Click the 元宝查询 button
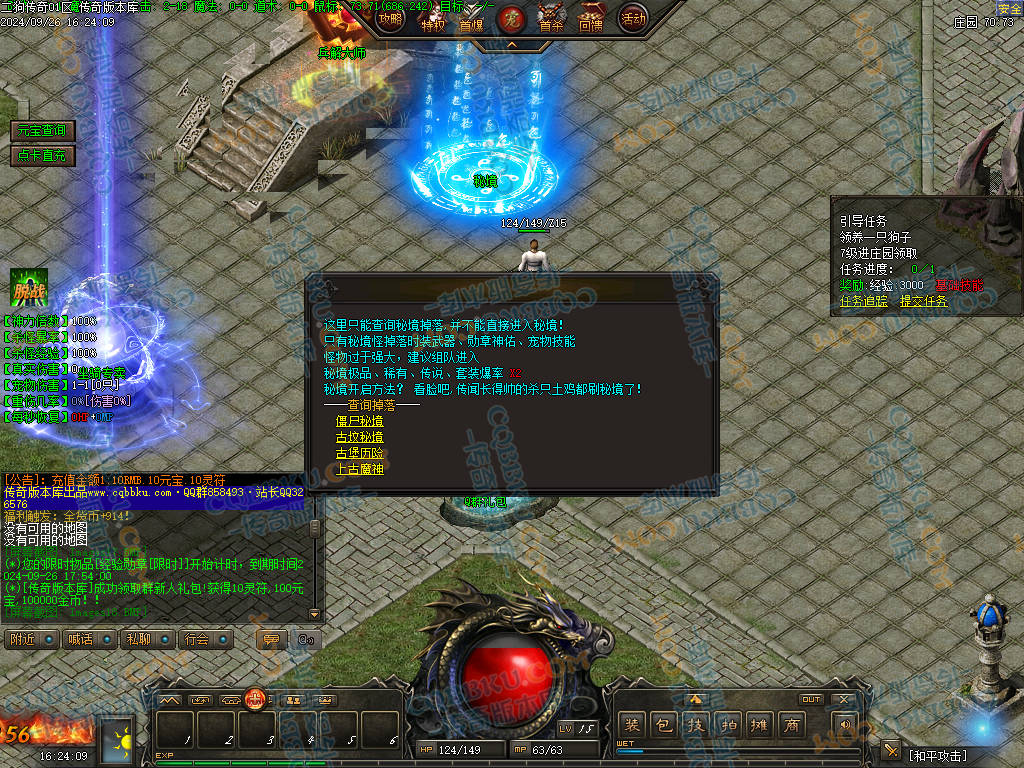This screenshot has width=1024, height=768. (x=42, y=131)
